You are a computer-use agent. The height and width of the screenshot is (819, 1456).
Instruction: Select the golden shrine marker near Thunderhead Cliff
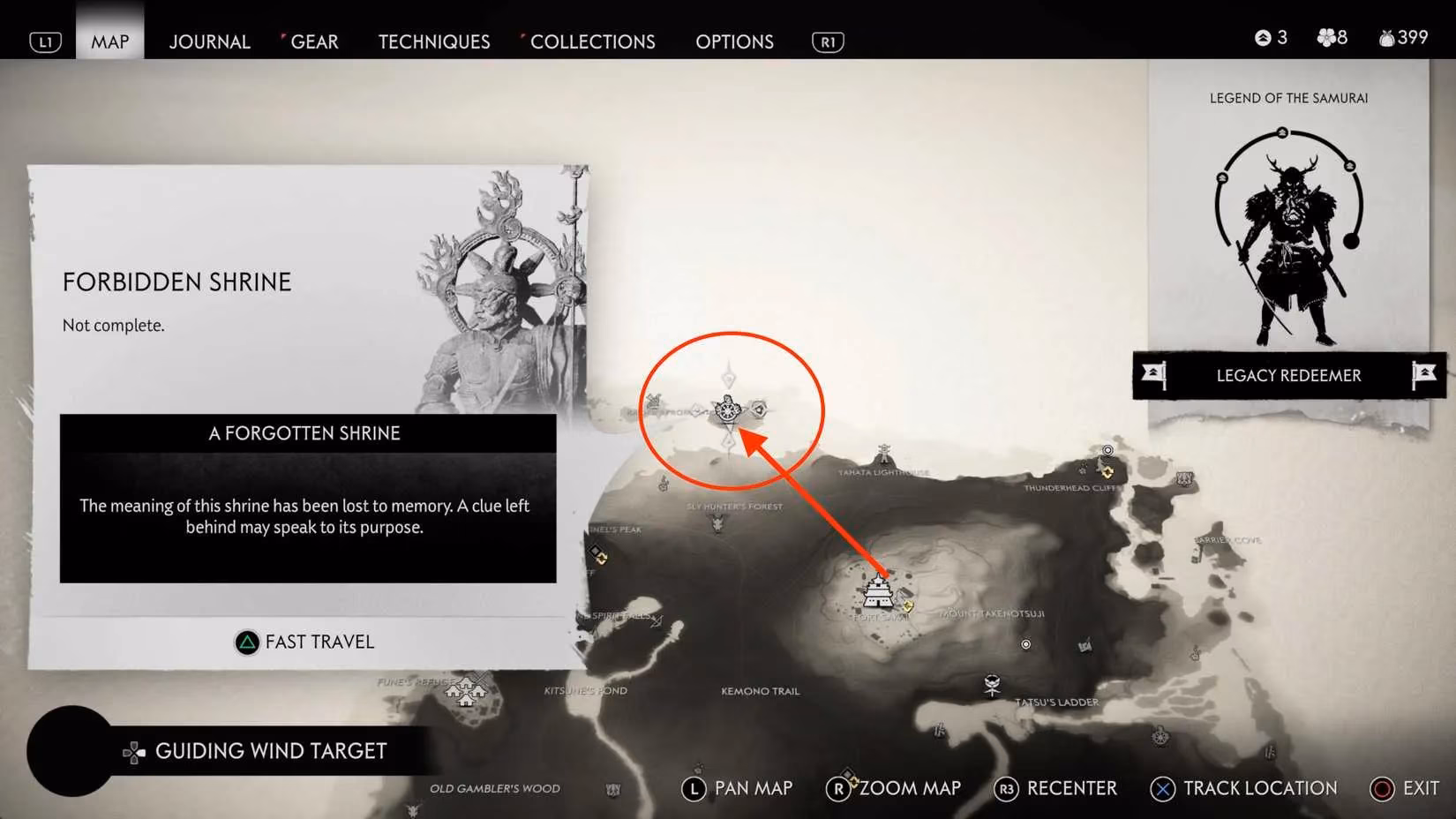click(1107, 472)
